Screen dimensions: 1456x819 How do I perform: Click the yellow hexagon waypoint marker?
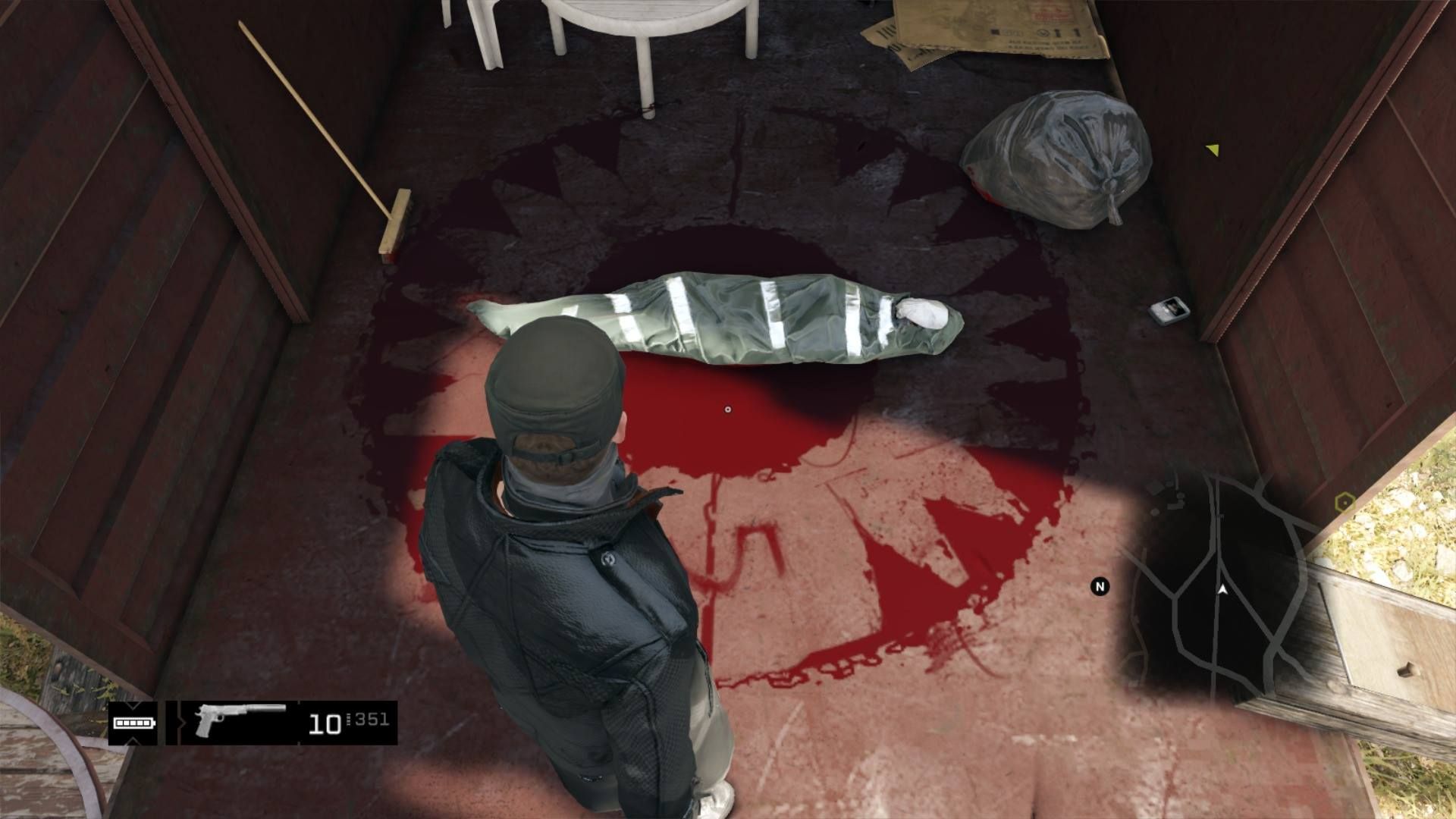click(x=1345, y=502)
